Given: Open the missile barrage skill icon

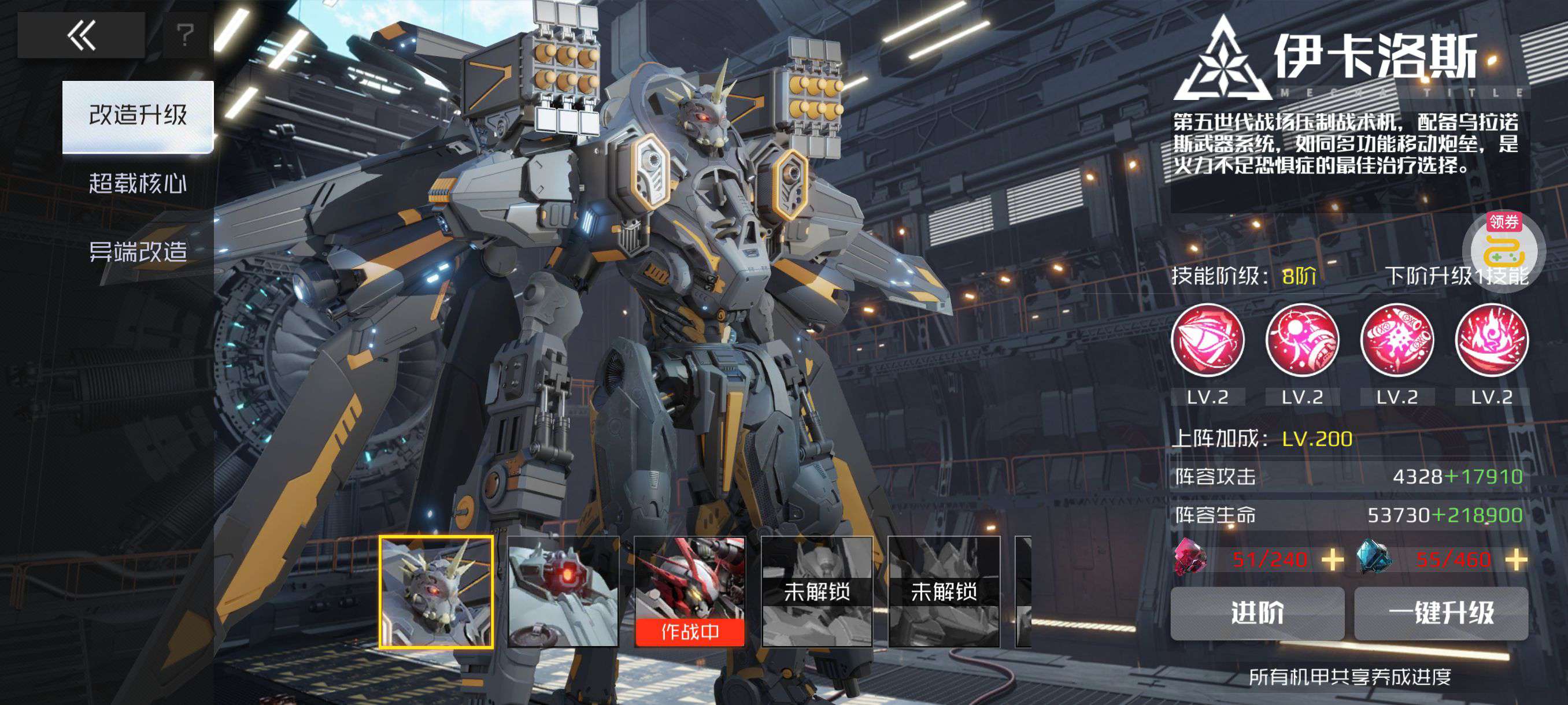Looking at the screenshot, I should [x=1397, y=340].
